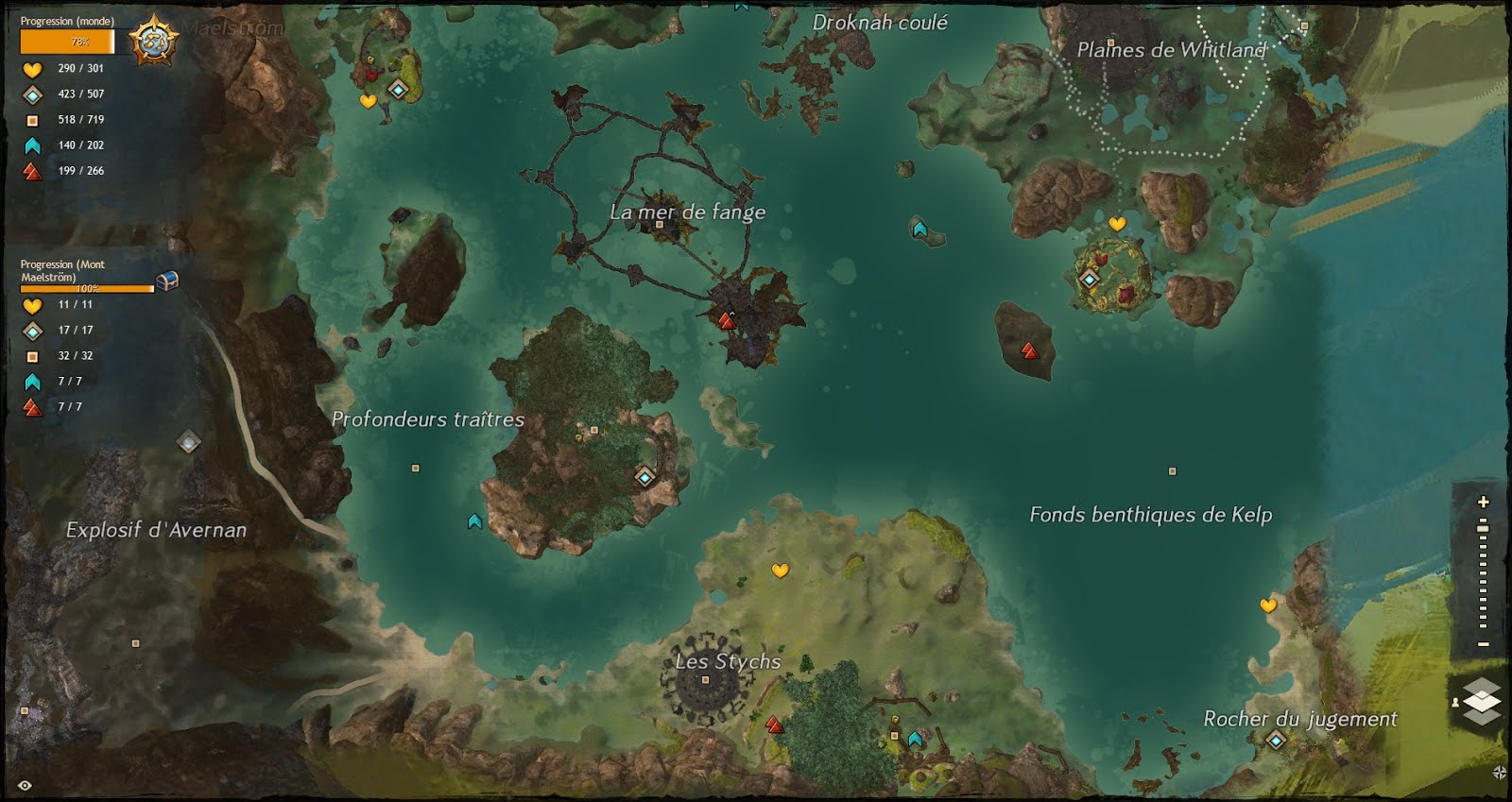Click the skill point chevron icon showing 140/202
The height and width of the screenshot is (802, 1512).
(x=31, y=145)
